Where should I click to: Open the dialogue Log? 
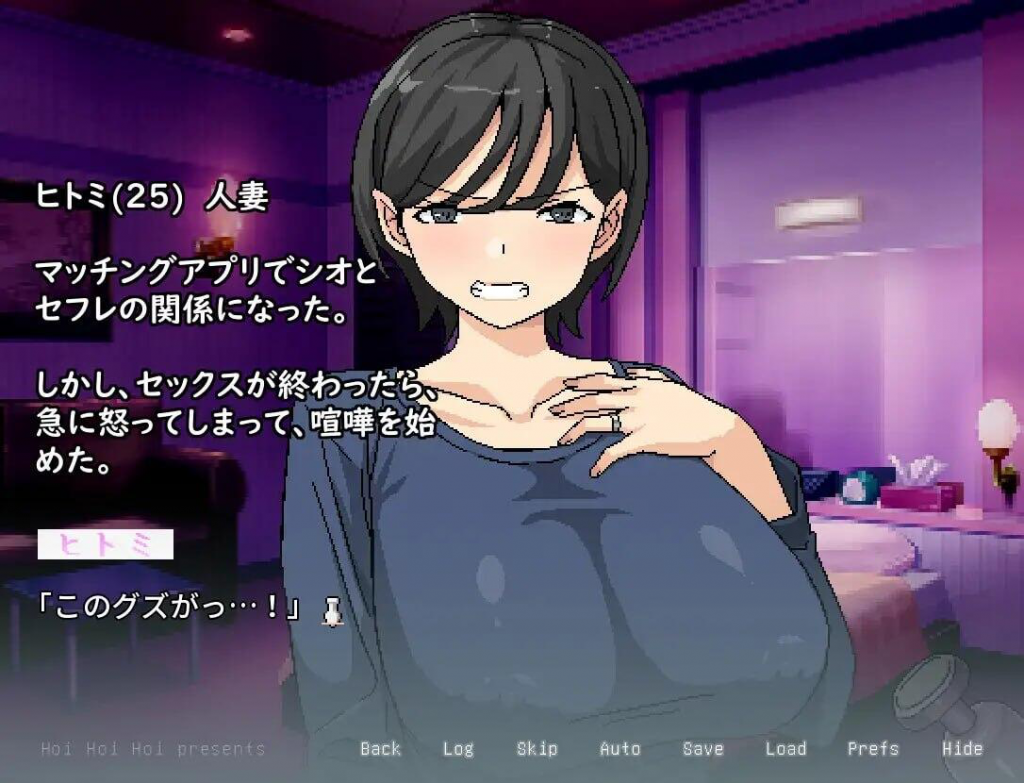[458, 749]
